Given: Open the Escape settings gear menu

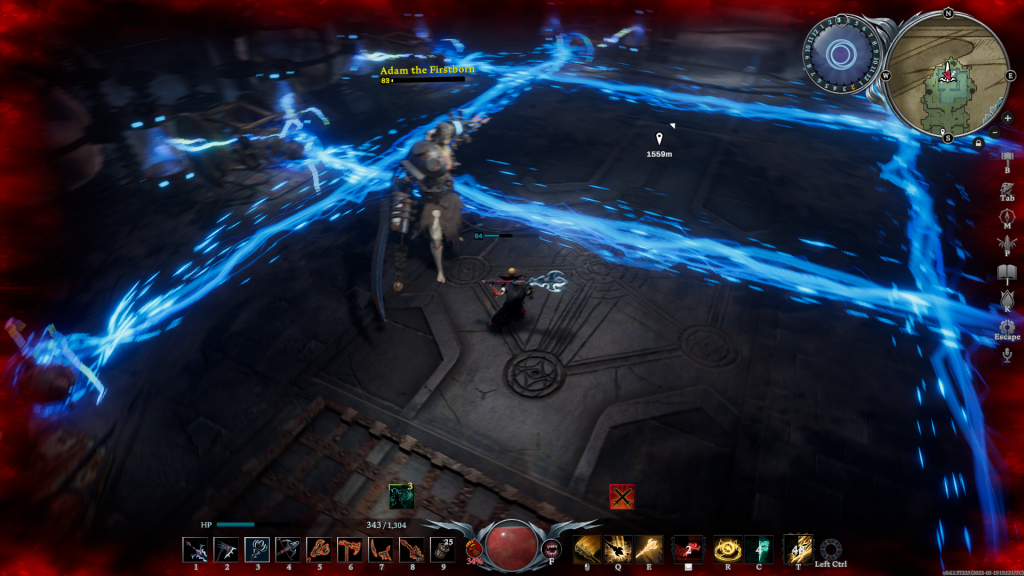Looking at the screenshot, I should (1006, 326).
